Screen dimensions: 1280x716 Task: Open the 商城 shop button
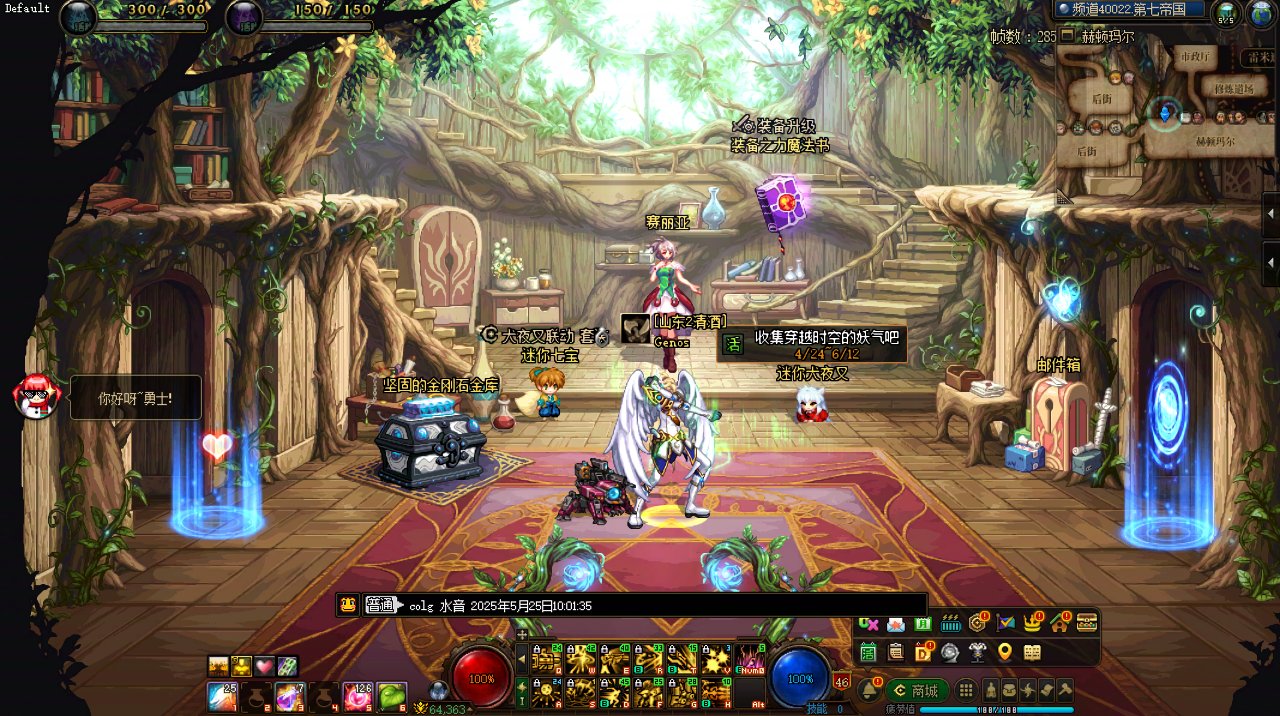[917, 691]
